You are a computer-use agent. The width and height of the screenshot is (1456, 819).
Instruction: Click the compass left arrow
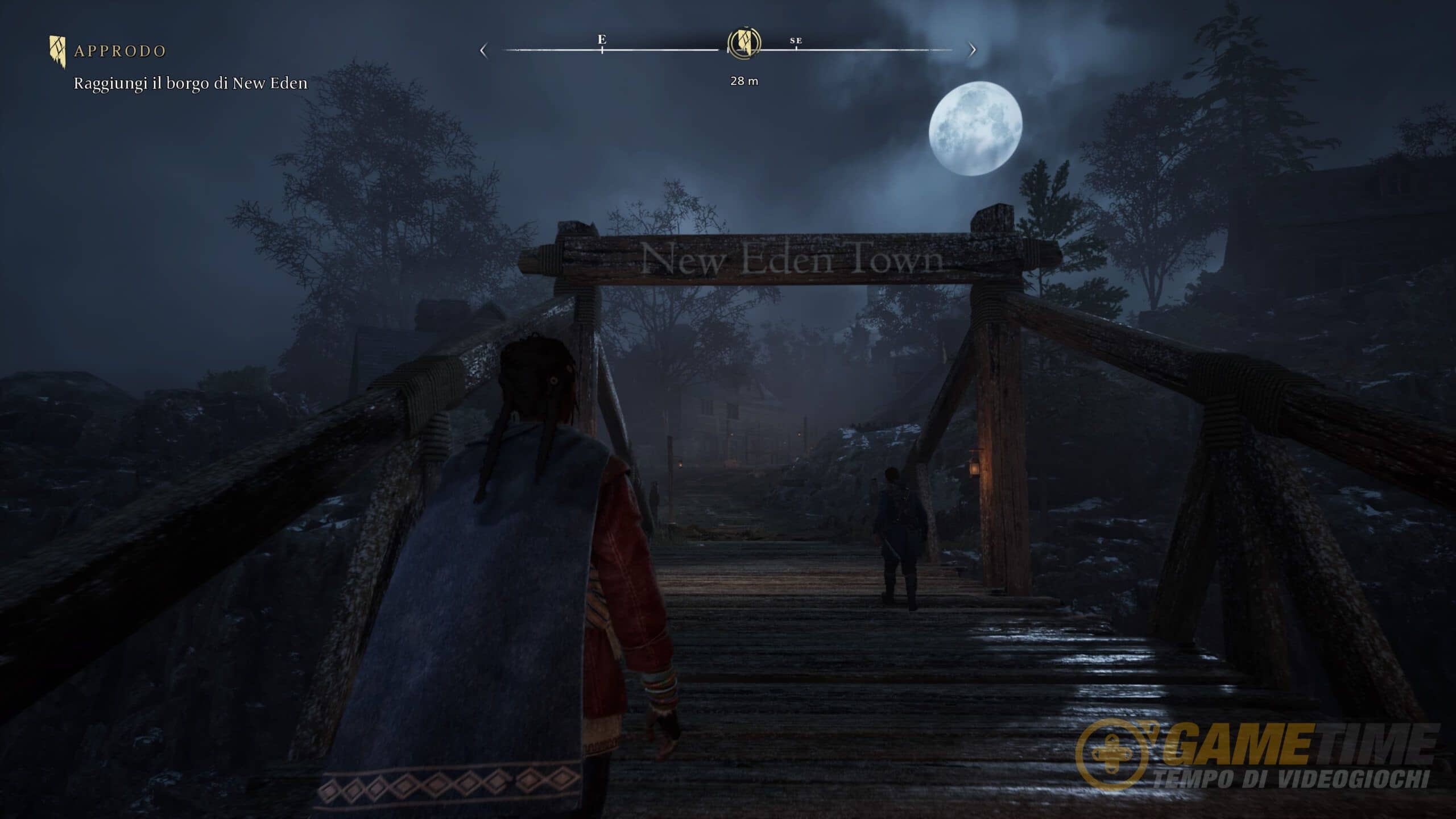click(x=483, y=51)
